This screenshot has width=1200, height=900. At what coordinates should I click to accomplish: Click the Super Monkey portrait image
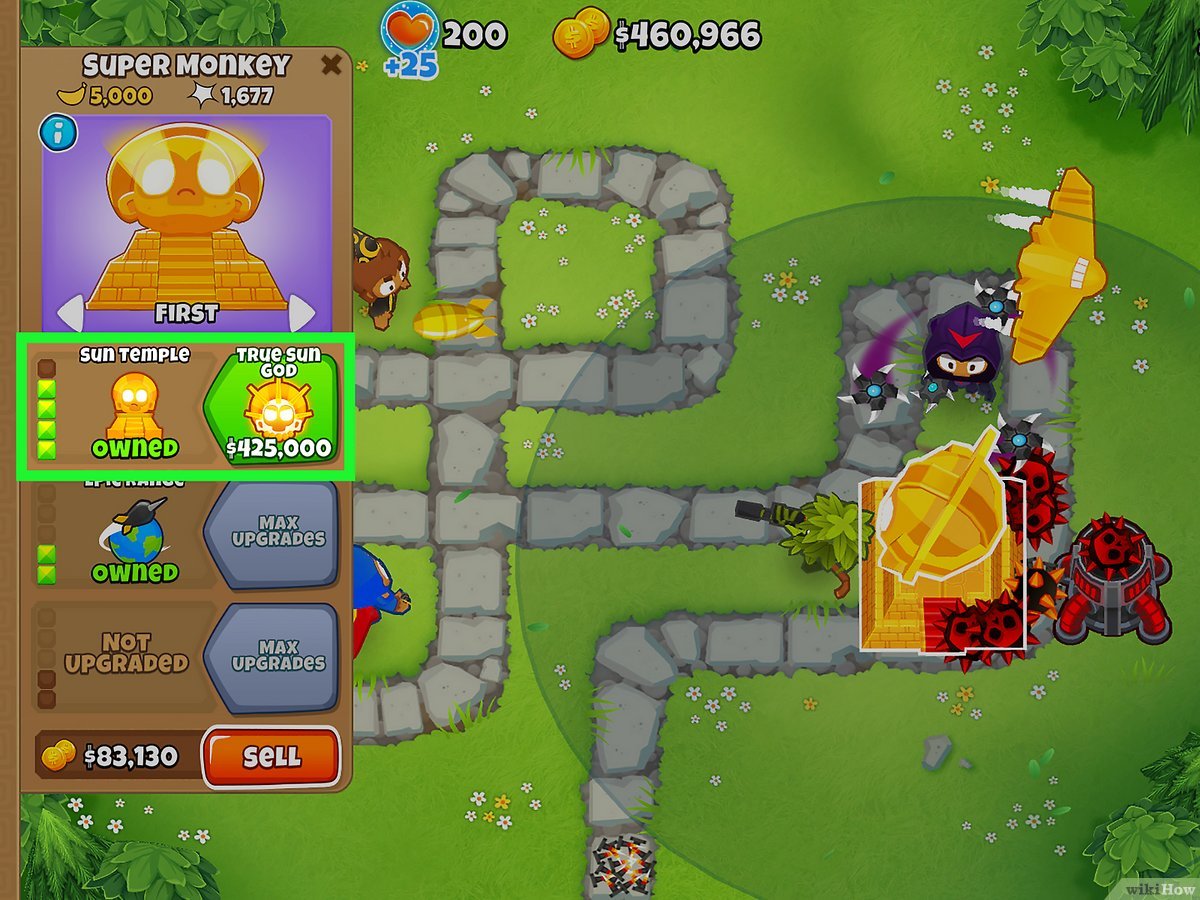click(x=186, y=215)
